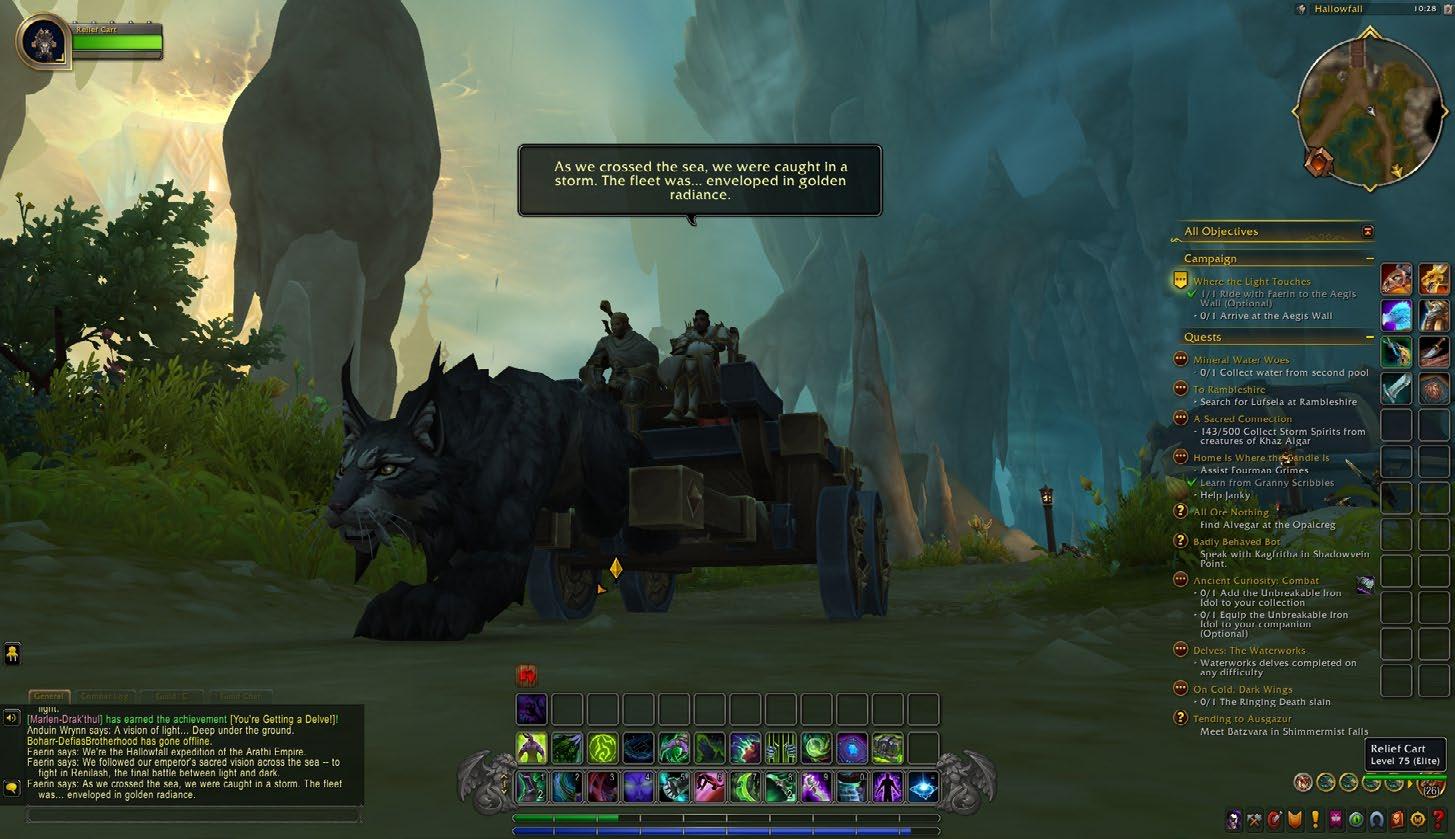The height and width of the screenshot is (839, 1455).
Task: Select the Mineral Water Woes quest
Action: coord(1241,360)
